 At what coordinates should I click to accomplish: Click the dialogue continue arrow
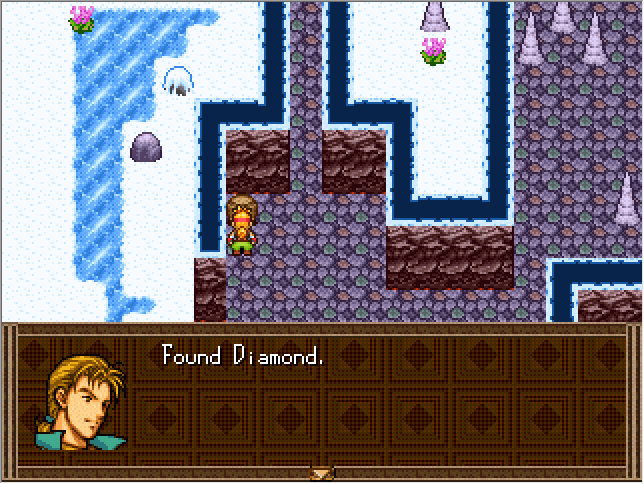(x=321, y=472)
